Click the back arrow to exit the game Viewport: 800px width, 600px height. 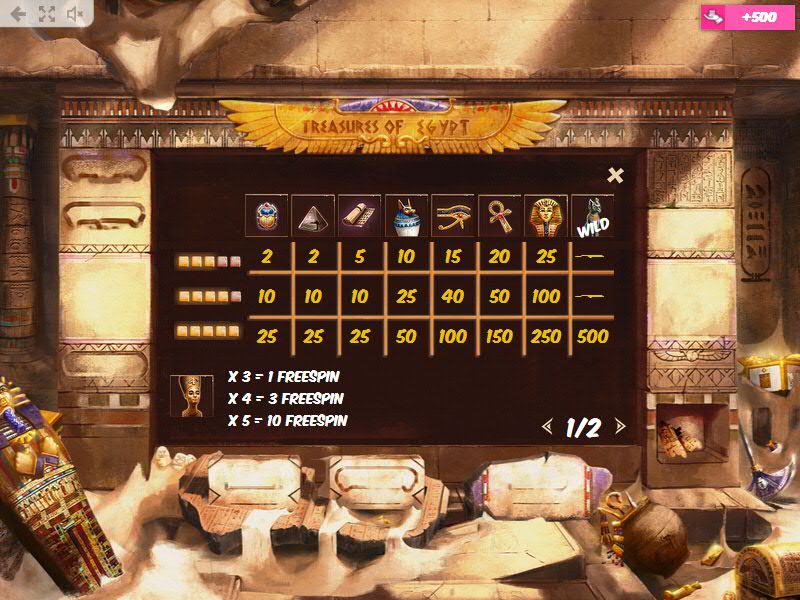[18, 14]
